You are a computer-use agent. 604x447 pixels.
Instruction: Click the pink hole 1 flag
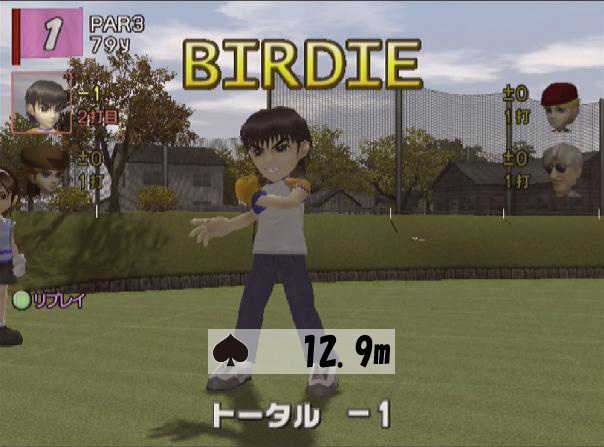coord(48,31)
